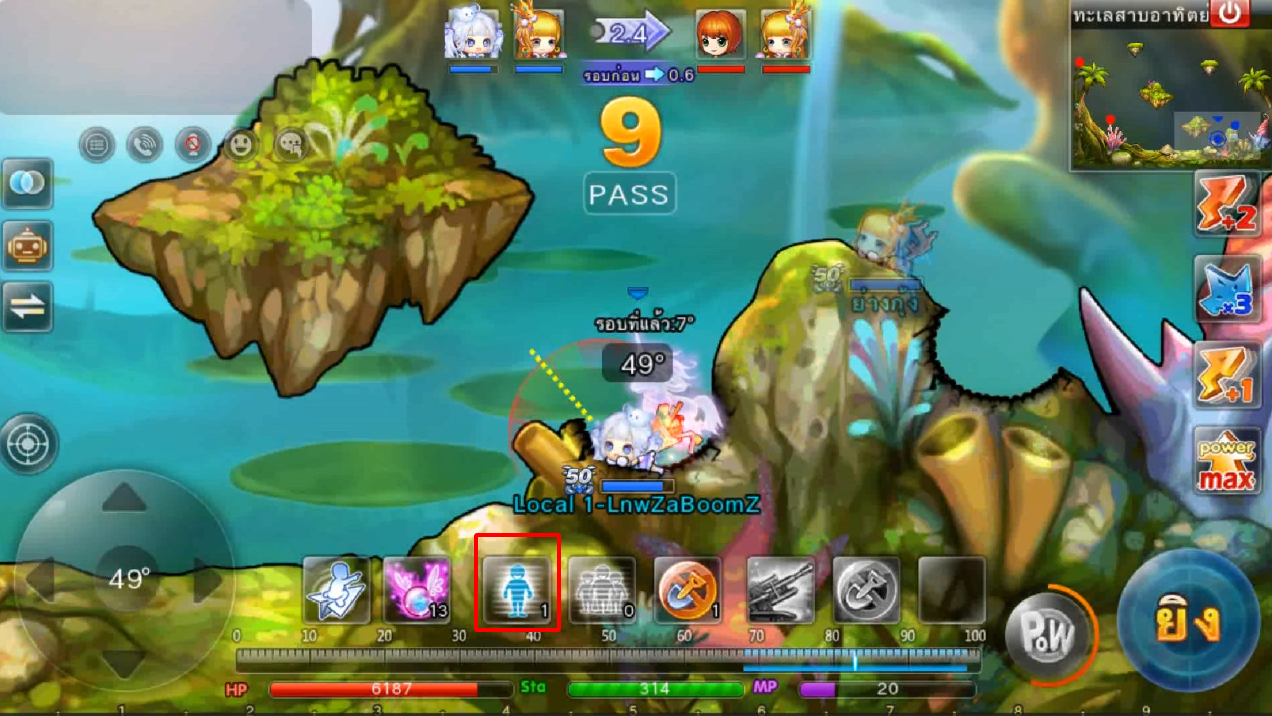Open the smiley emoji menu
This screenshot has height=716, width=1272.
coord(241,146)
